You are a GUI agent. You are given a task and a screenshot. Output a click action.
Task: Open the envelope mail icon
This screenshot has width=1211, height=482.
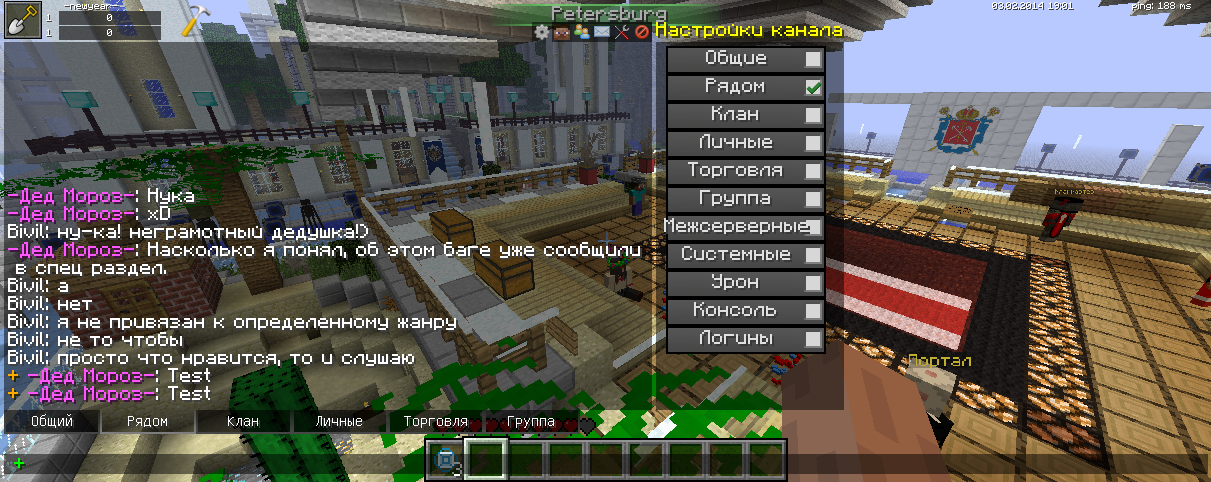601,32
